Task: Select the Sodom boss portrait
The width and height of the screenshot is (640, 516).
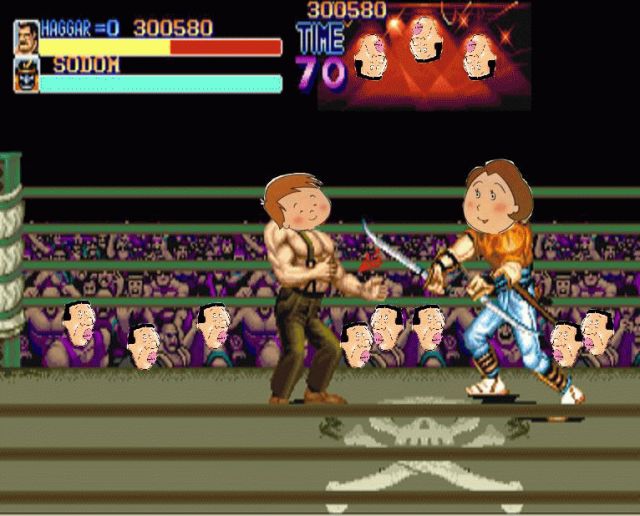Action: (x=26, y=74)
